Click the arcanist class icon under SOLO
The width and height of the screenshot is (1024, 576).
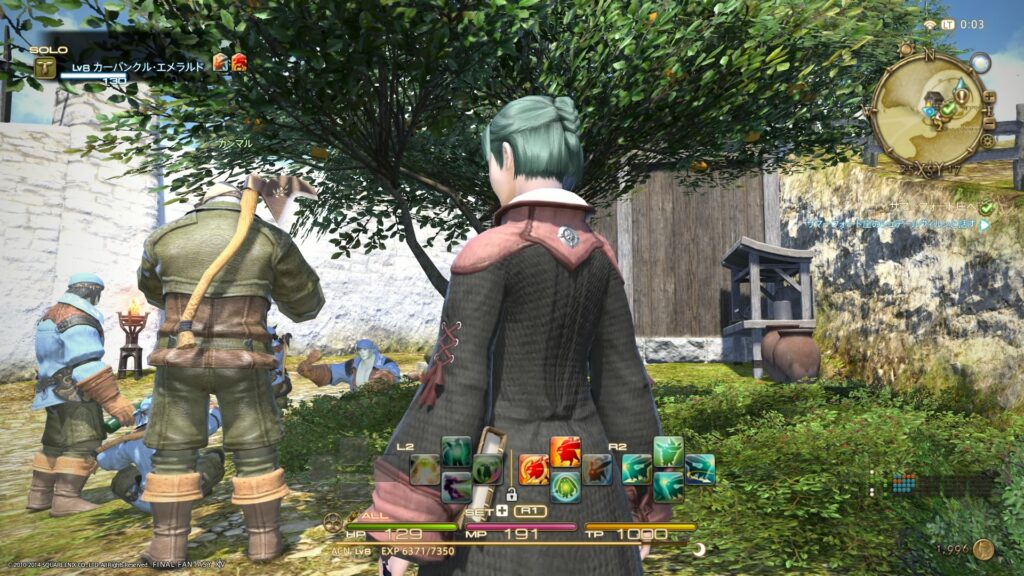tap(45, 67)
